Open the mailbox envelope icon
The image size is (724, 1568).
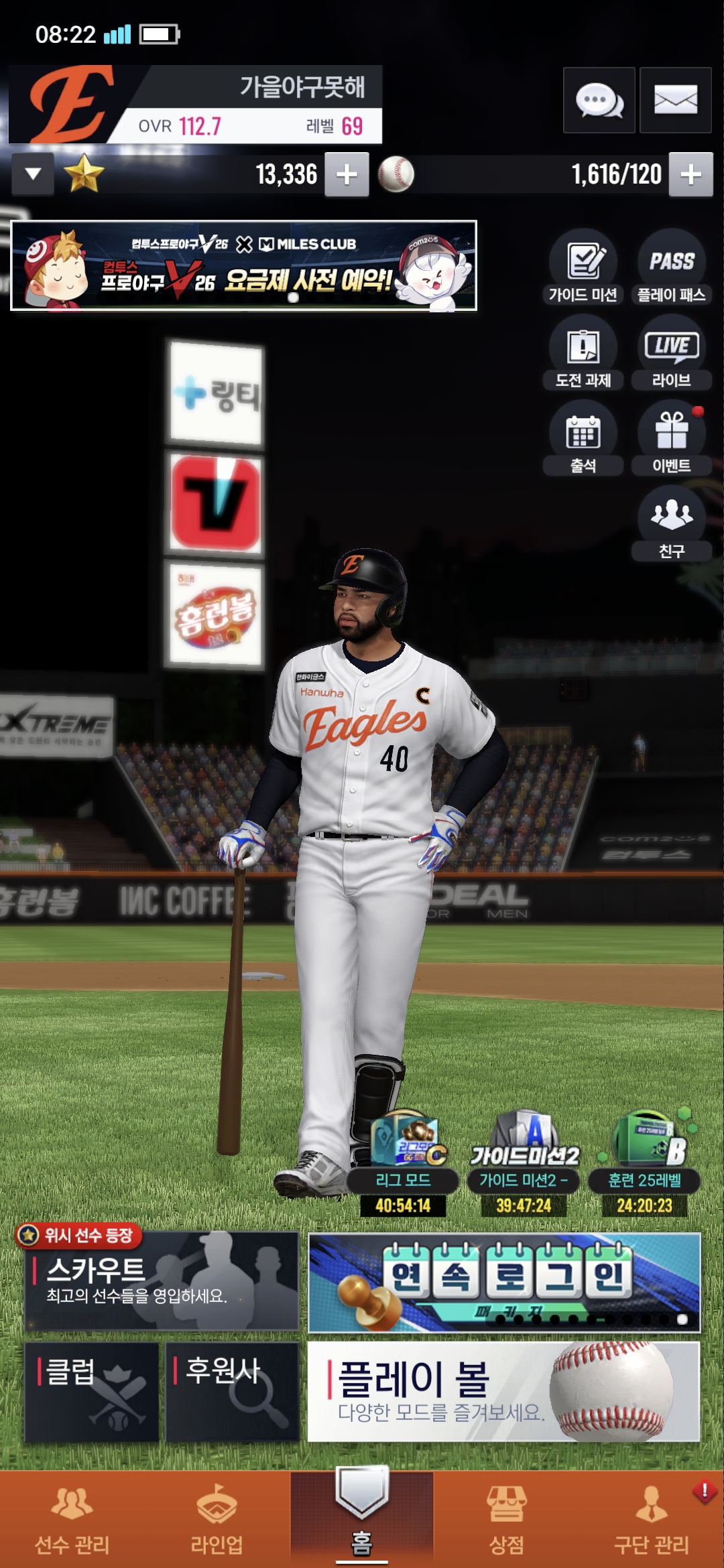[675, 100]
